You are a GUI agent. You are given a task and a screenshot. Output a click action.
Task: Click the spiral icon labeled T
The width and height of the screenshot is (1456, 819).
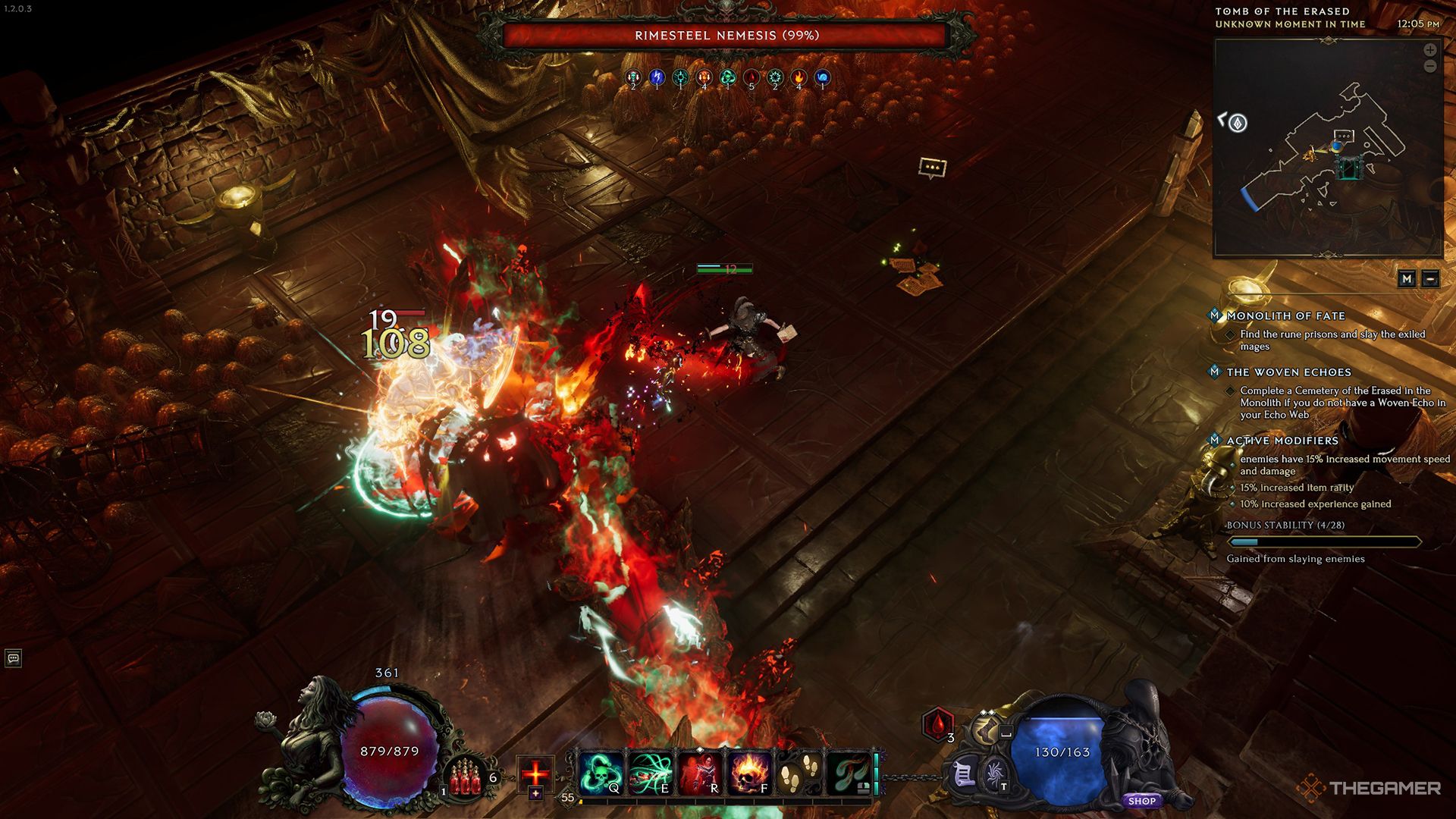point(994,775)
